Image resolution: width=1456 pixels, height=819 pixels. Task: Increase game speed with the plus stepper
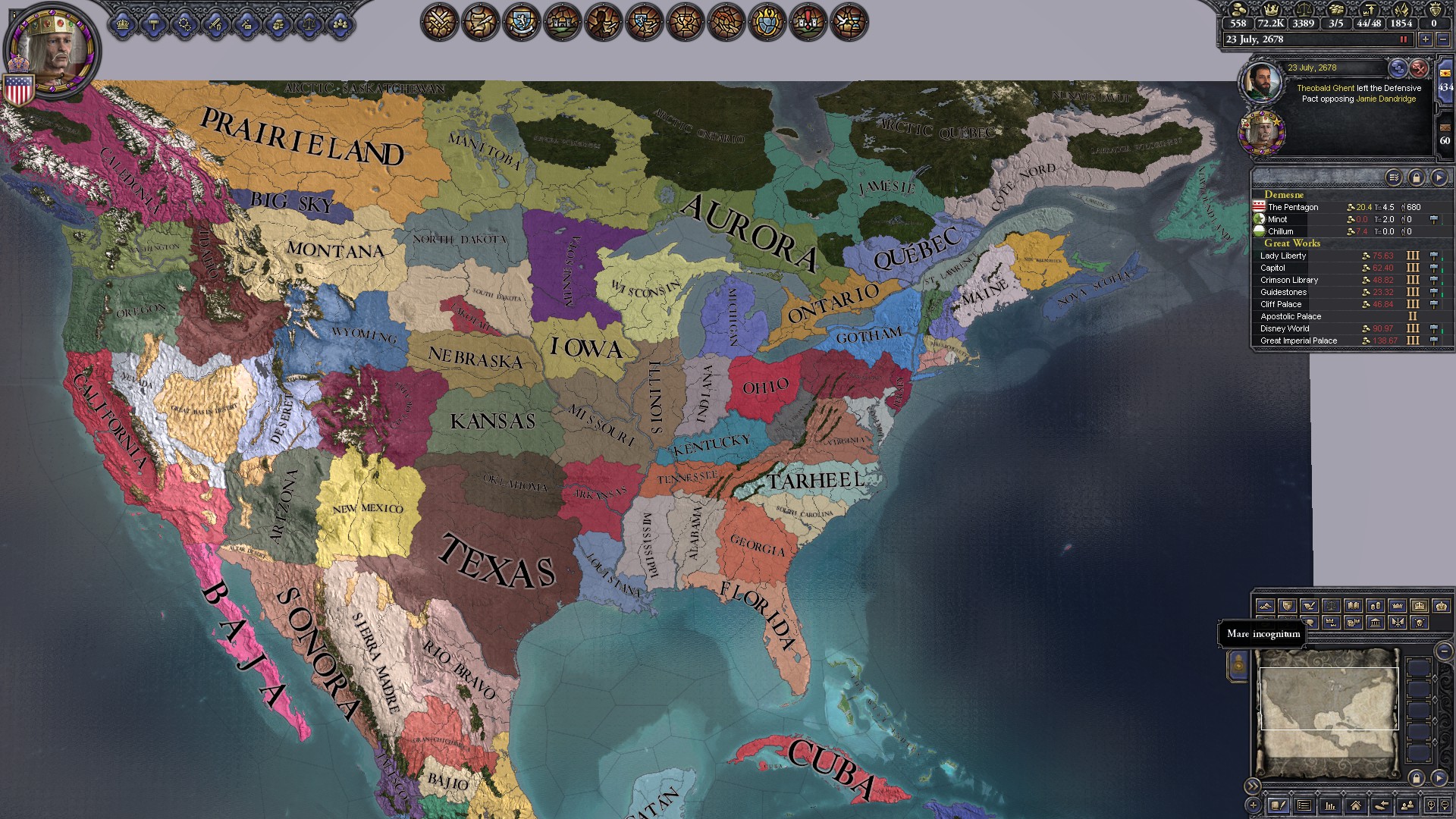pyautogui.click(x=1426, y=39)
